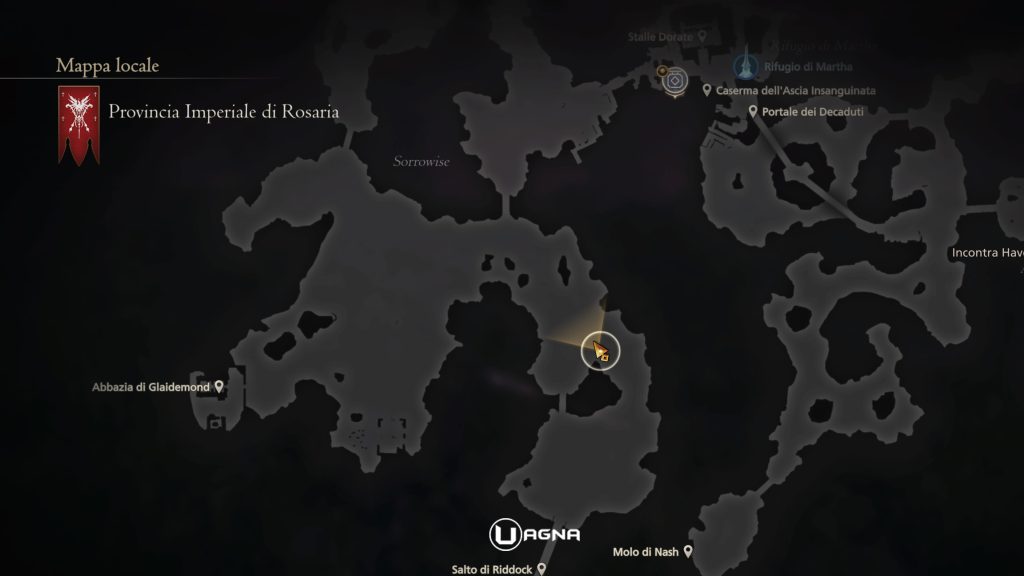The image size is (1024, 576).
Task: Select the Sorrowise region label
Action: tap(421, 160)
